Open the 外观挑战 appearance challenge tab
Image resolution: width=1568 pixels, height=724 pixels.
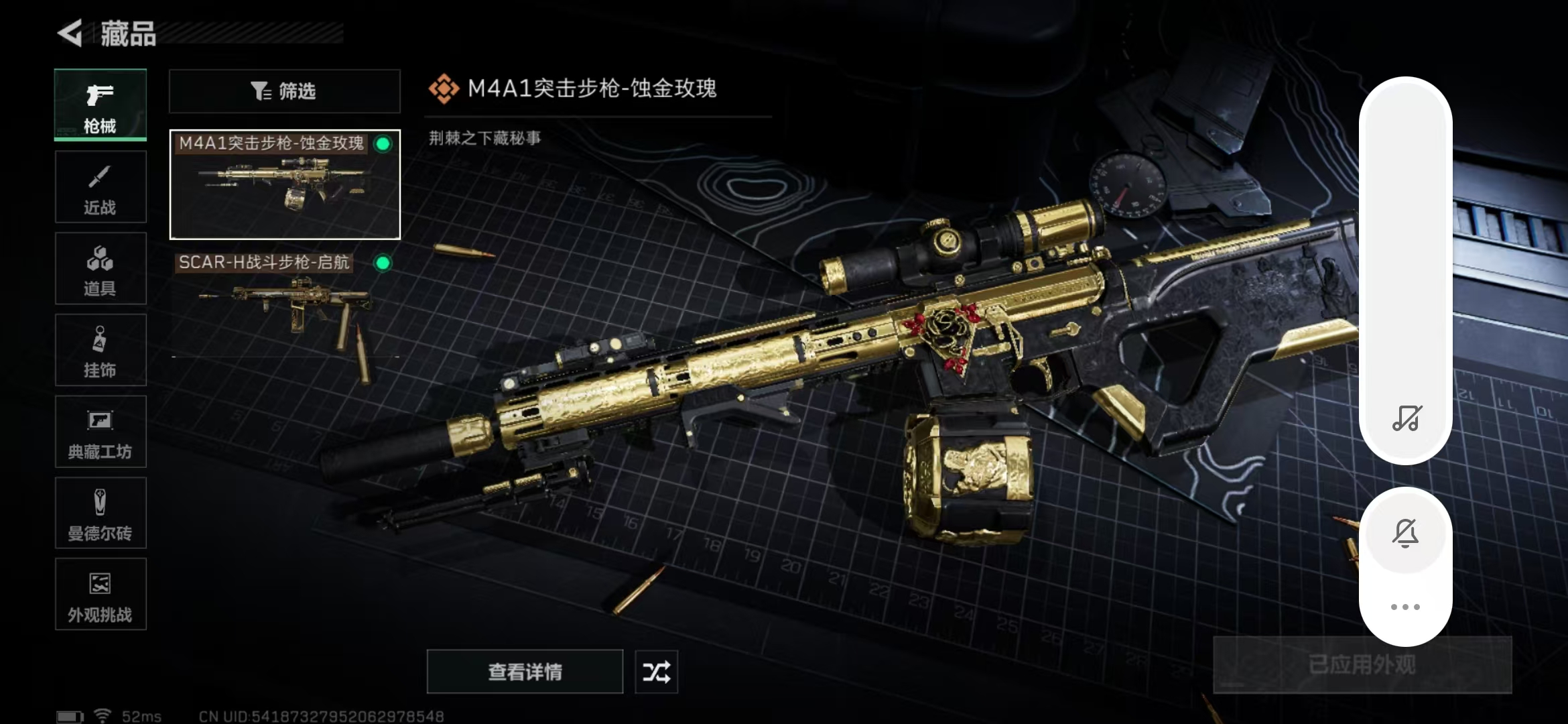(x=101, y=595)
